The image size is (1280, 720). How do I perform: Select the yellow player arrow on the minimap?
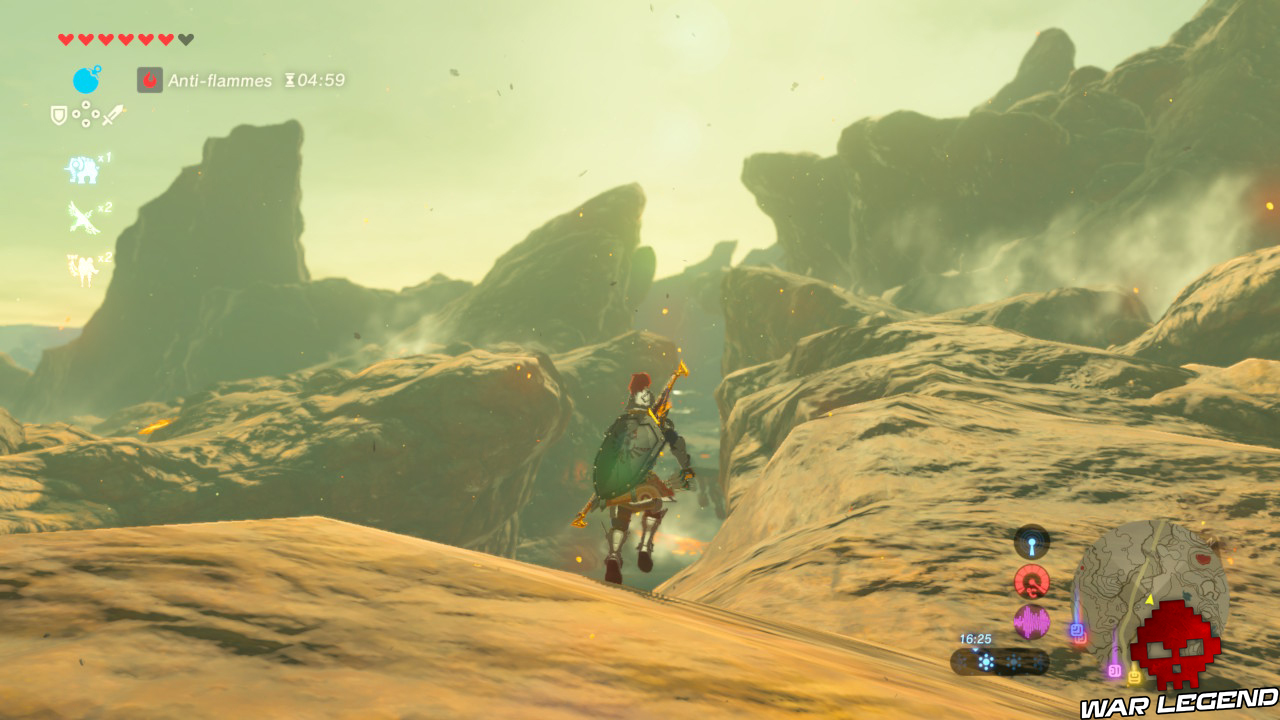[1149, 599]
